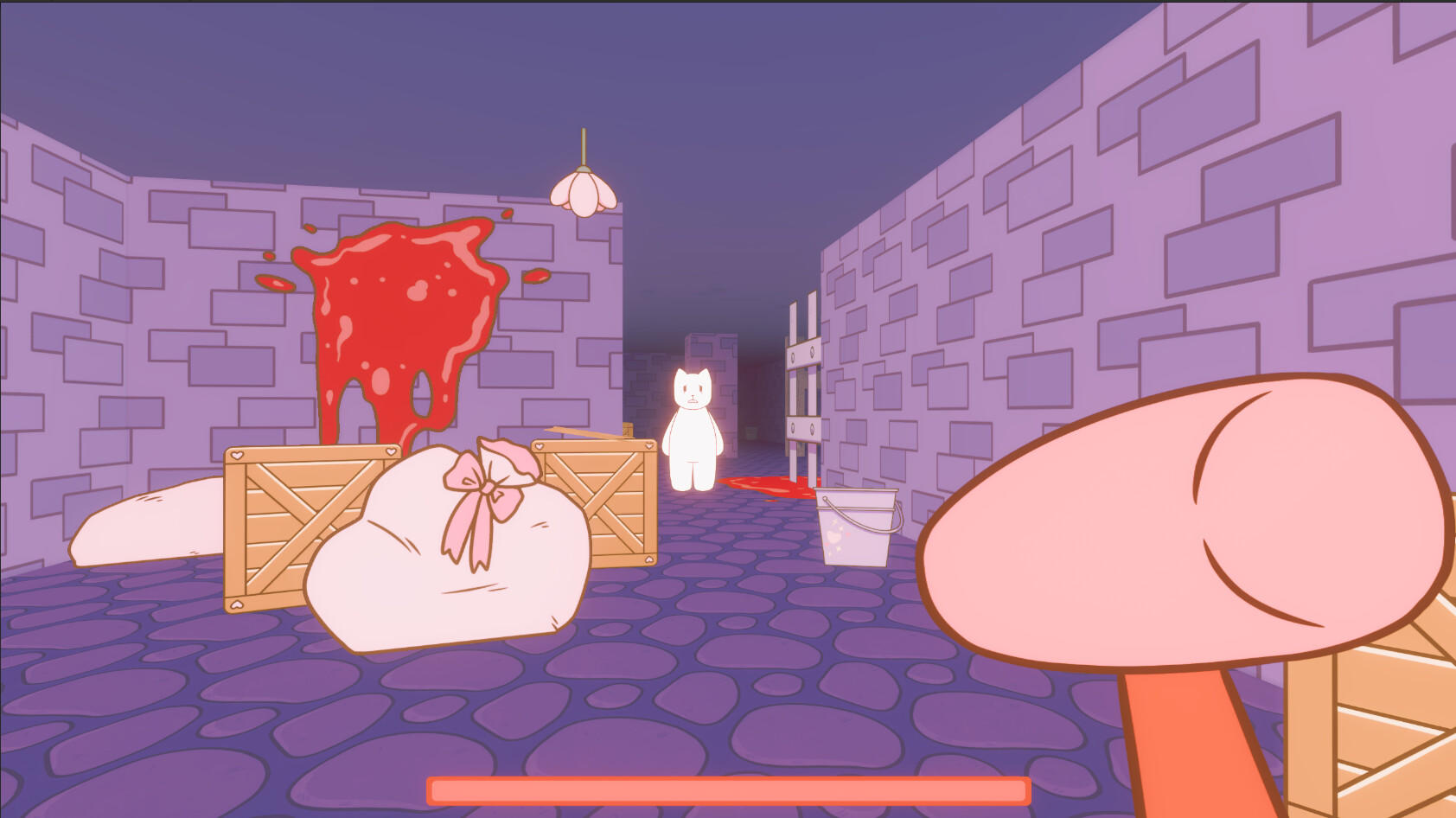Select the white bucket on the floor

coord(856,532)
